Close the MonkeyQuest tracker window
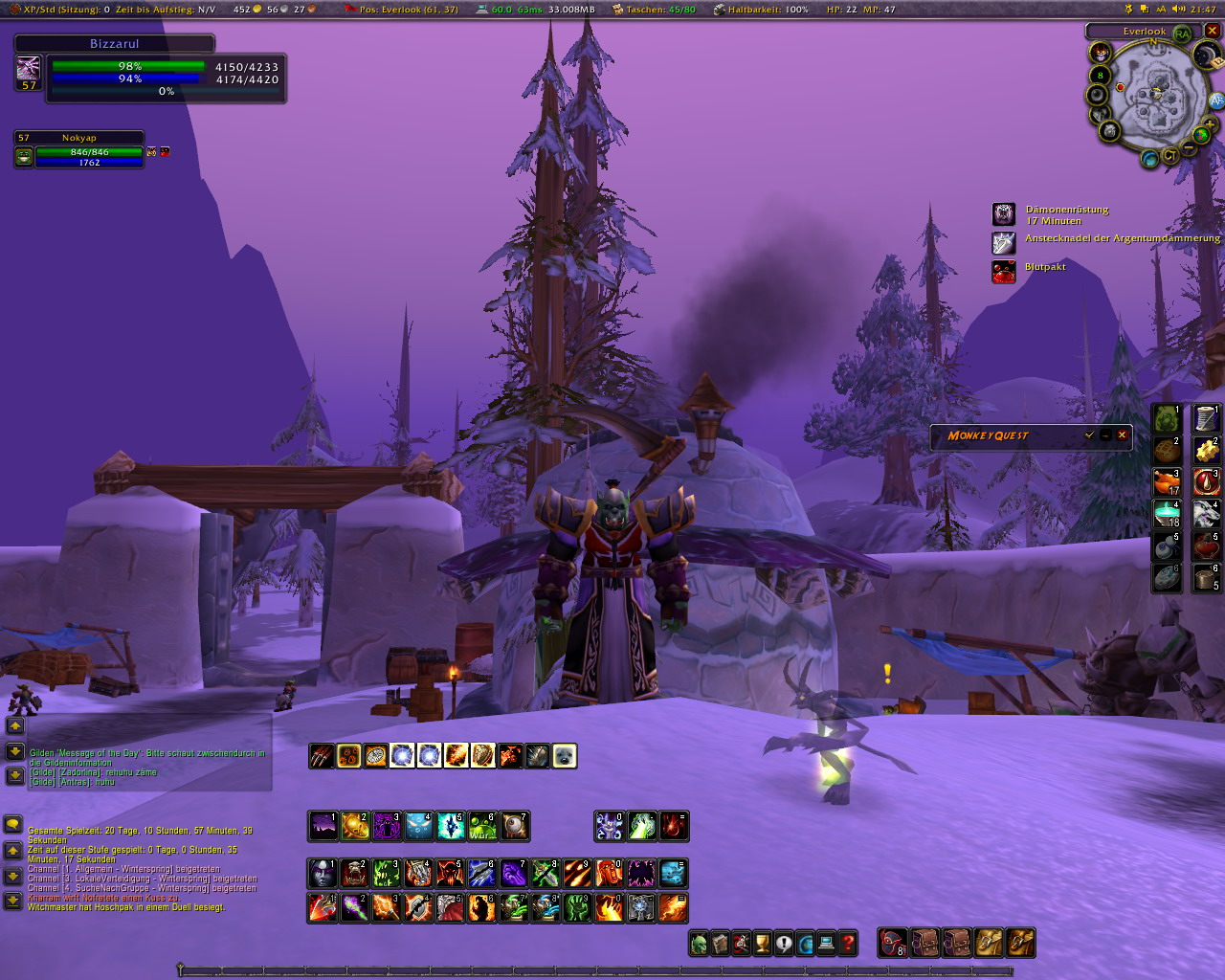This screenshot has width=1225, height=980. coord(1123,435)
